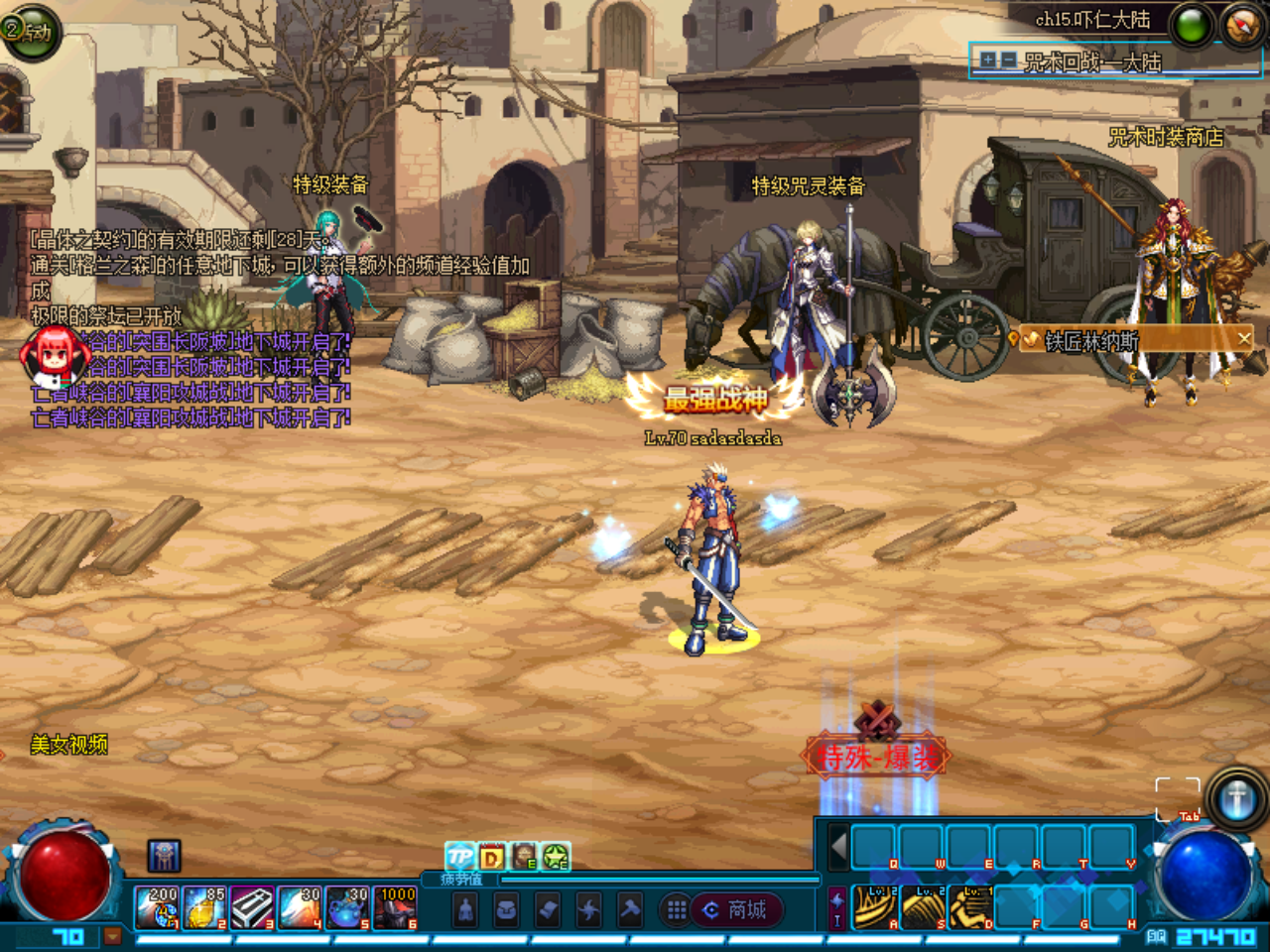
Task: Use the armored figure item in slot 6
Action: pos(395,908)
